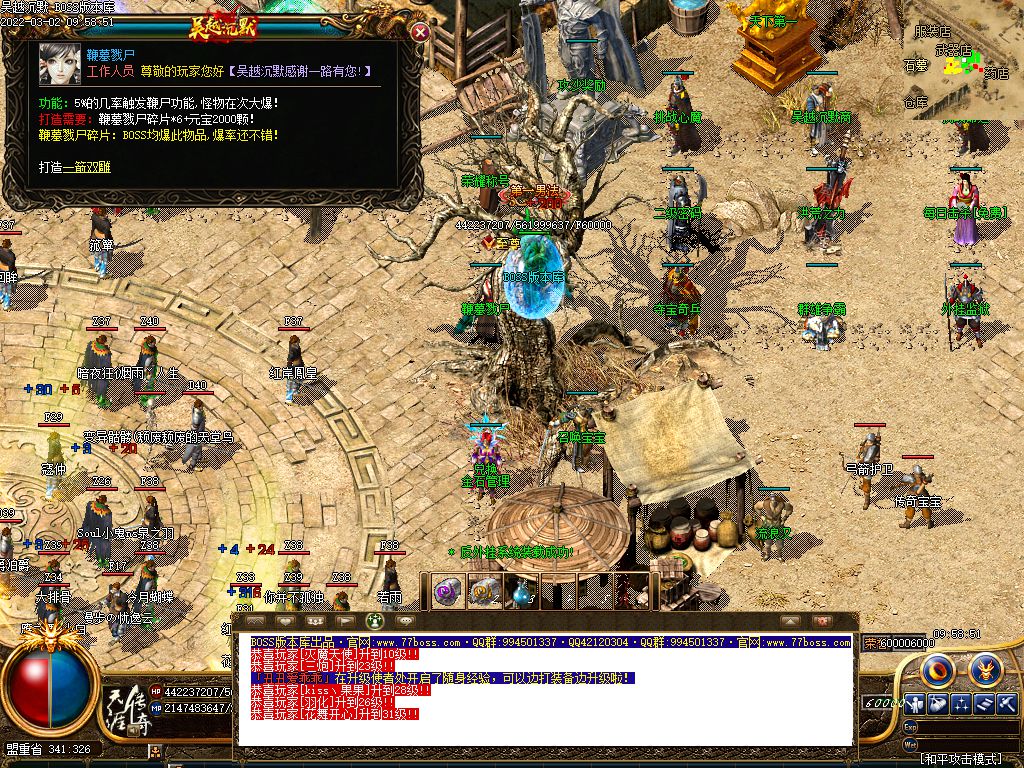This screenshot has height=768, width=1024.
Task: Click the chat message log area
Action: click(545, 690)
